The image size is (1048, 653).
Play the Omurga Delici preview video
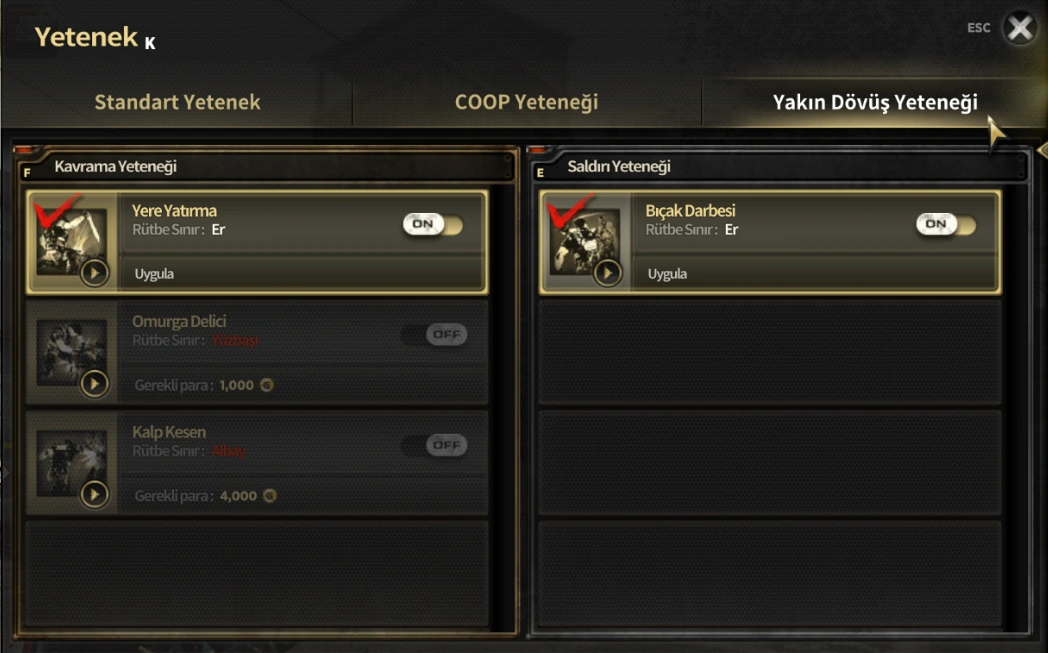(x=94, y=383)
